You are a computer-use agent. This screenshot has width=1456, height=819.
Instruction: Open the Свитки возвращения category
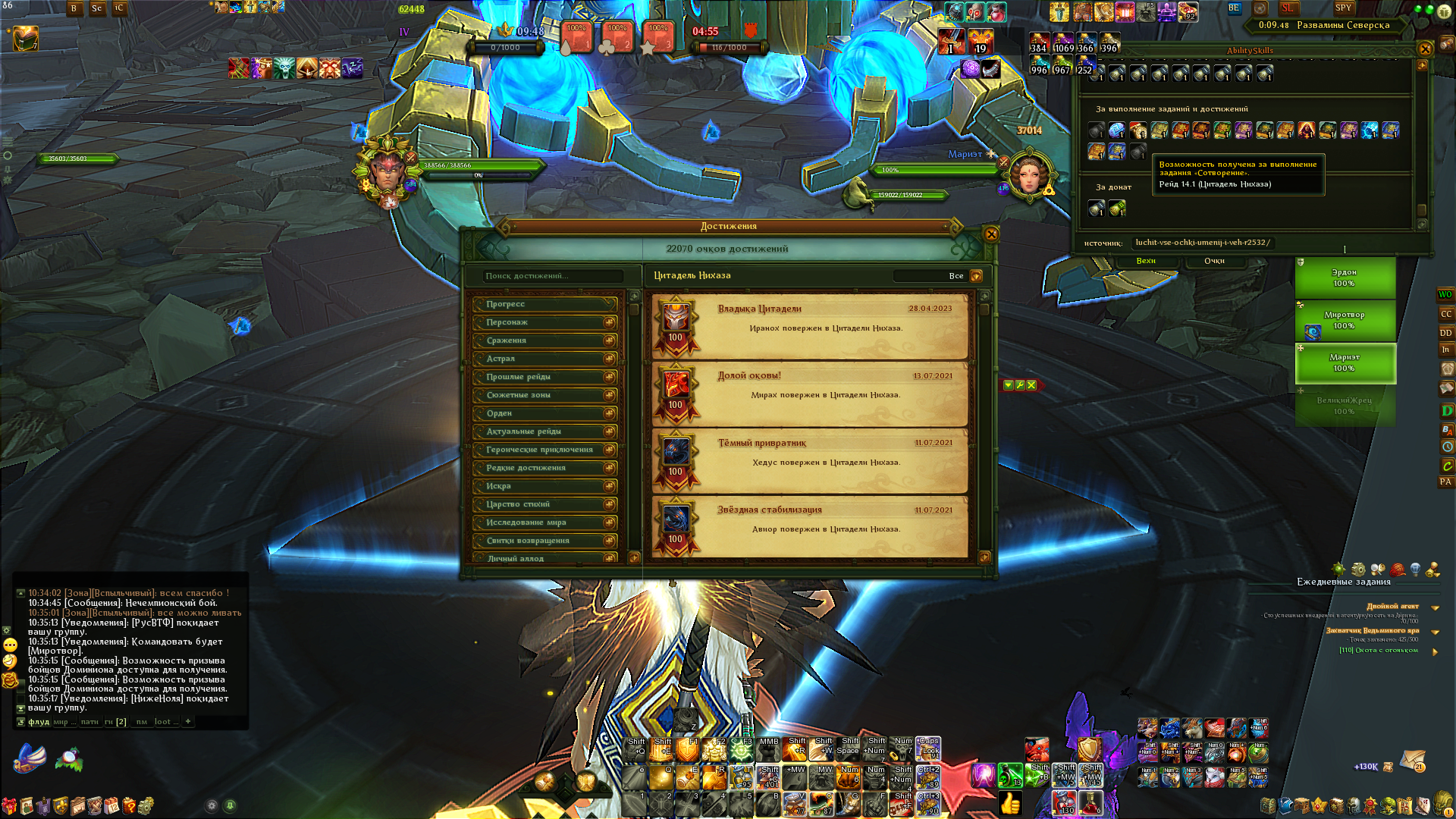(x=544, y=541)
